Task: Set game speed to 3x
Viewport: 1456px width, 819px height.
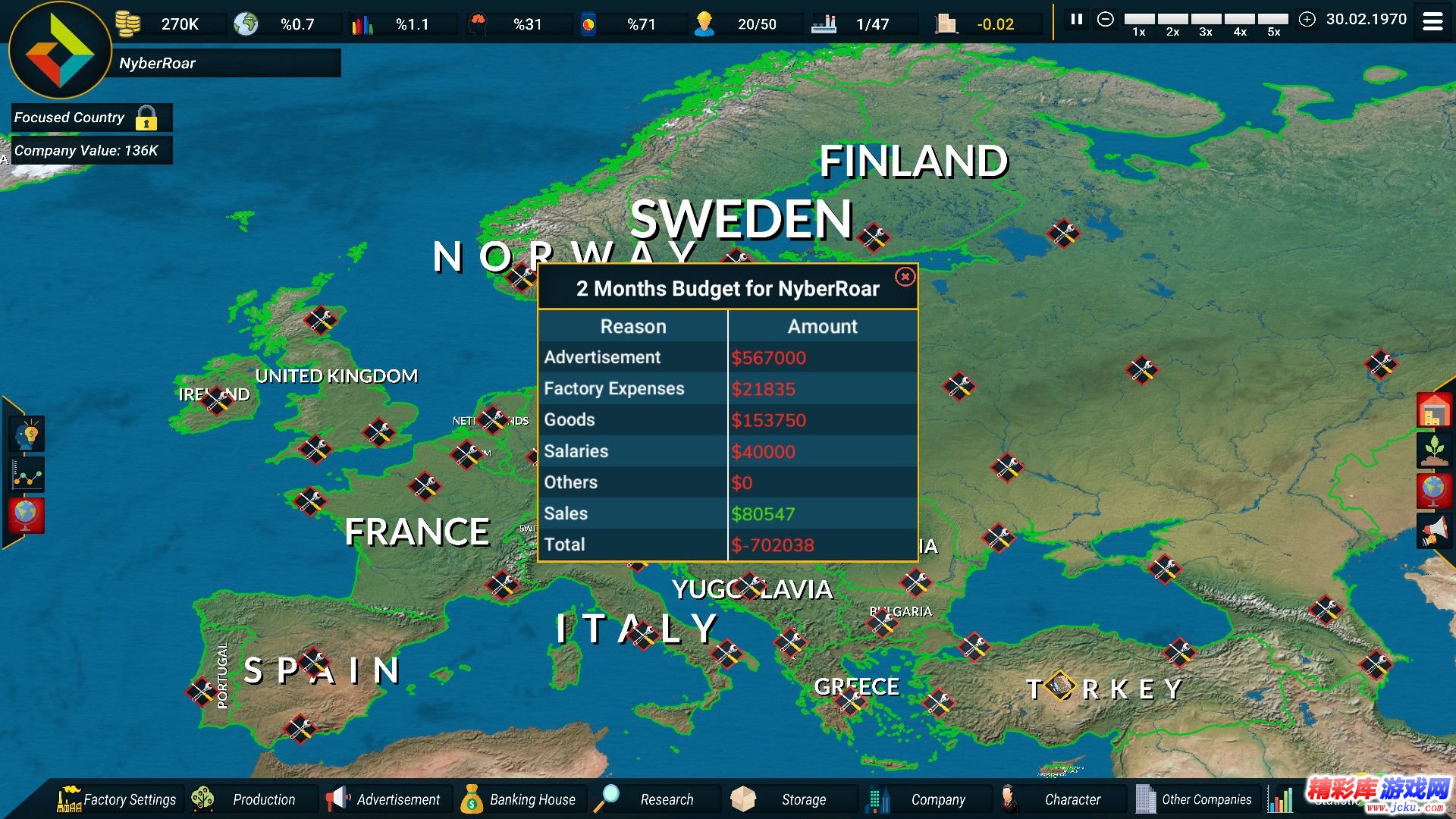Action: click(x=1206, y=20)
